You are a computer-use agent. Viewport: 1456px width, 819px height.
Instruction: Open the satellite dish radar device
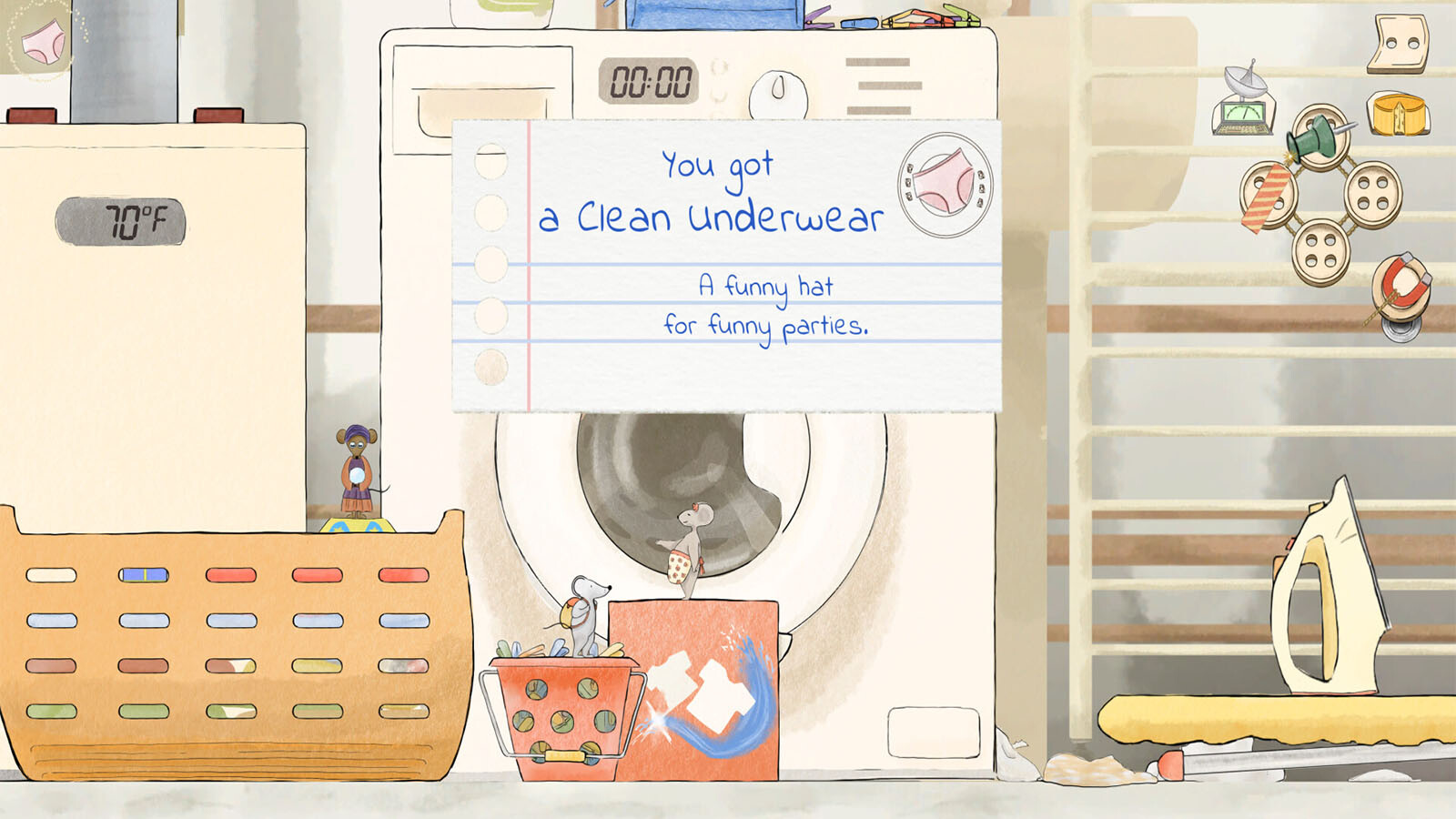point(1244,101)
